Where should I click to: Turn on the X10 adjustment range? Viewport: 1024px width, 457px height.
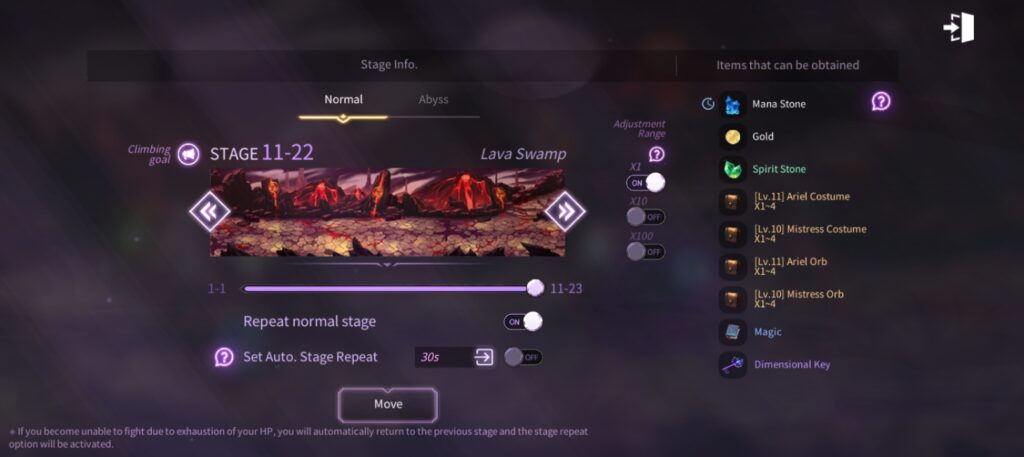pyautogui.click(x=646, y=216)
